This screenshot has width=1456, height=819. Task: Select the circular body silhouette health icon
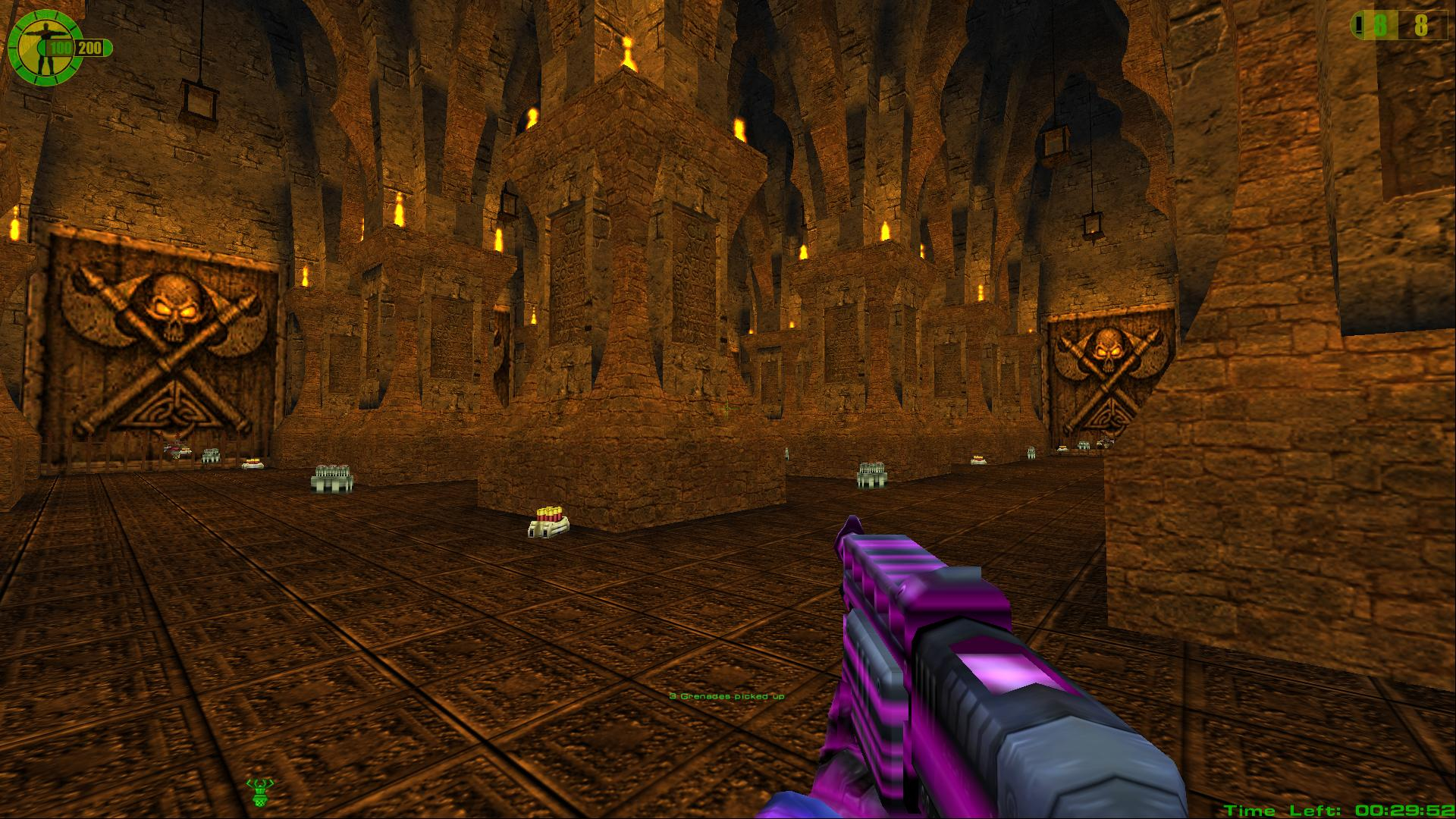[43, 49]
